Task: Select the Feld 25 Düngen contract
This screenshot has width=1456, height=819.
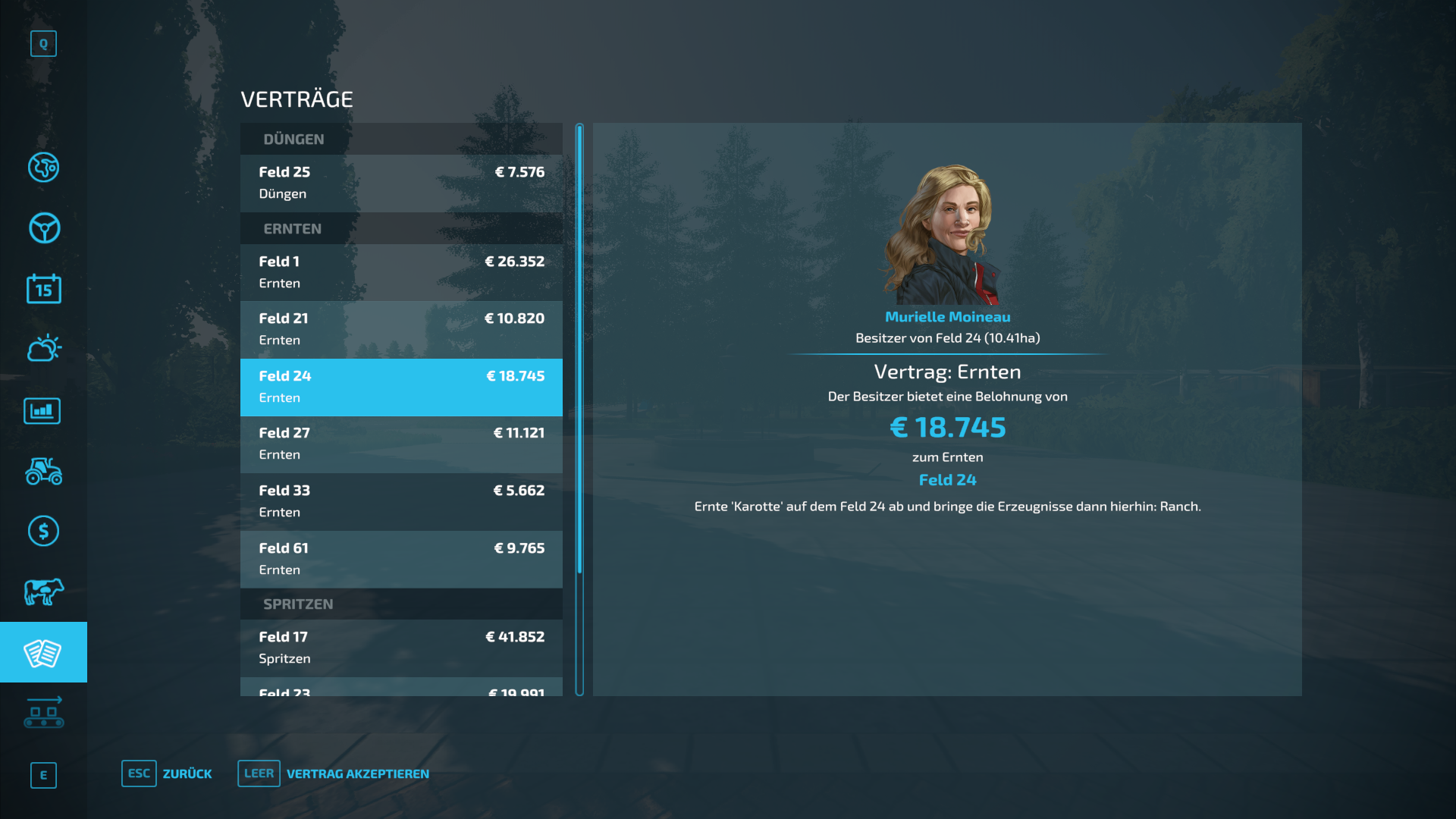Action: pyautogui.click(x=401, y=183)
